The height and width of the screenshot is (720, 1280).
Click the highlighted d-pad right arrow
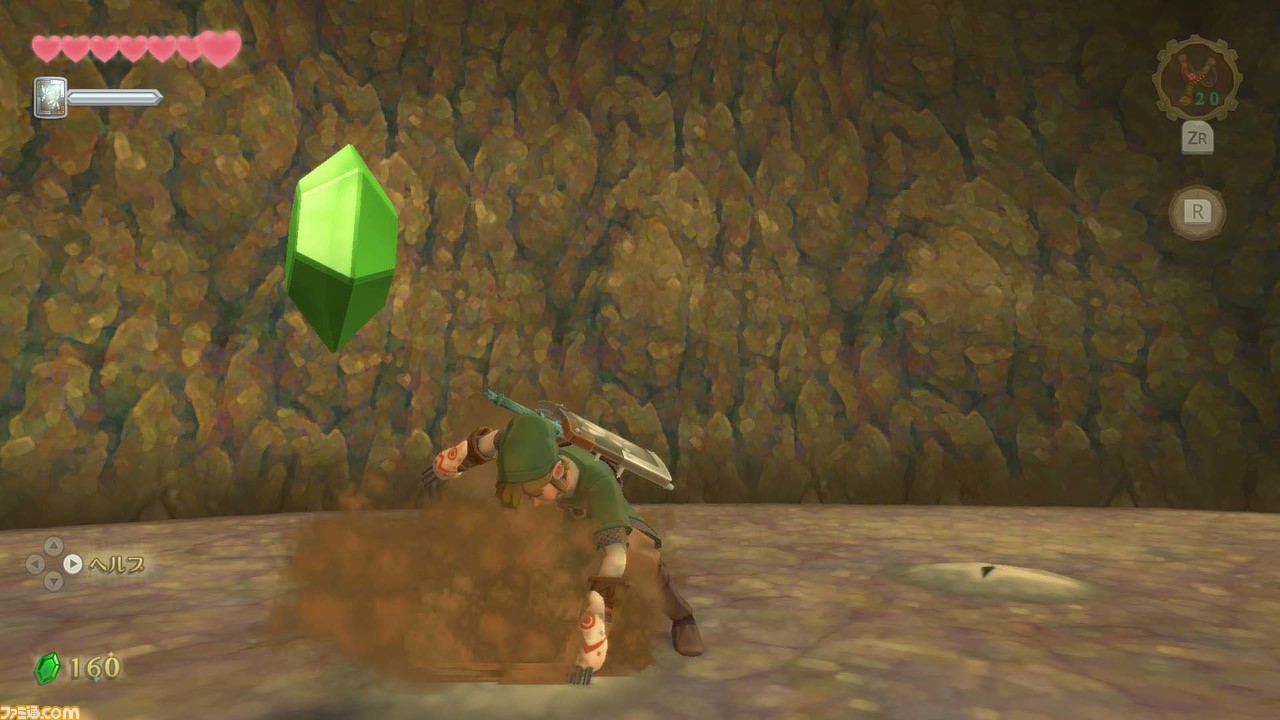coord(72,563)
